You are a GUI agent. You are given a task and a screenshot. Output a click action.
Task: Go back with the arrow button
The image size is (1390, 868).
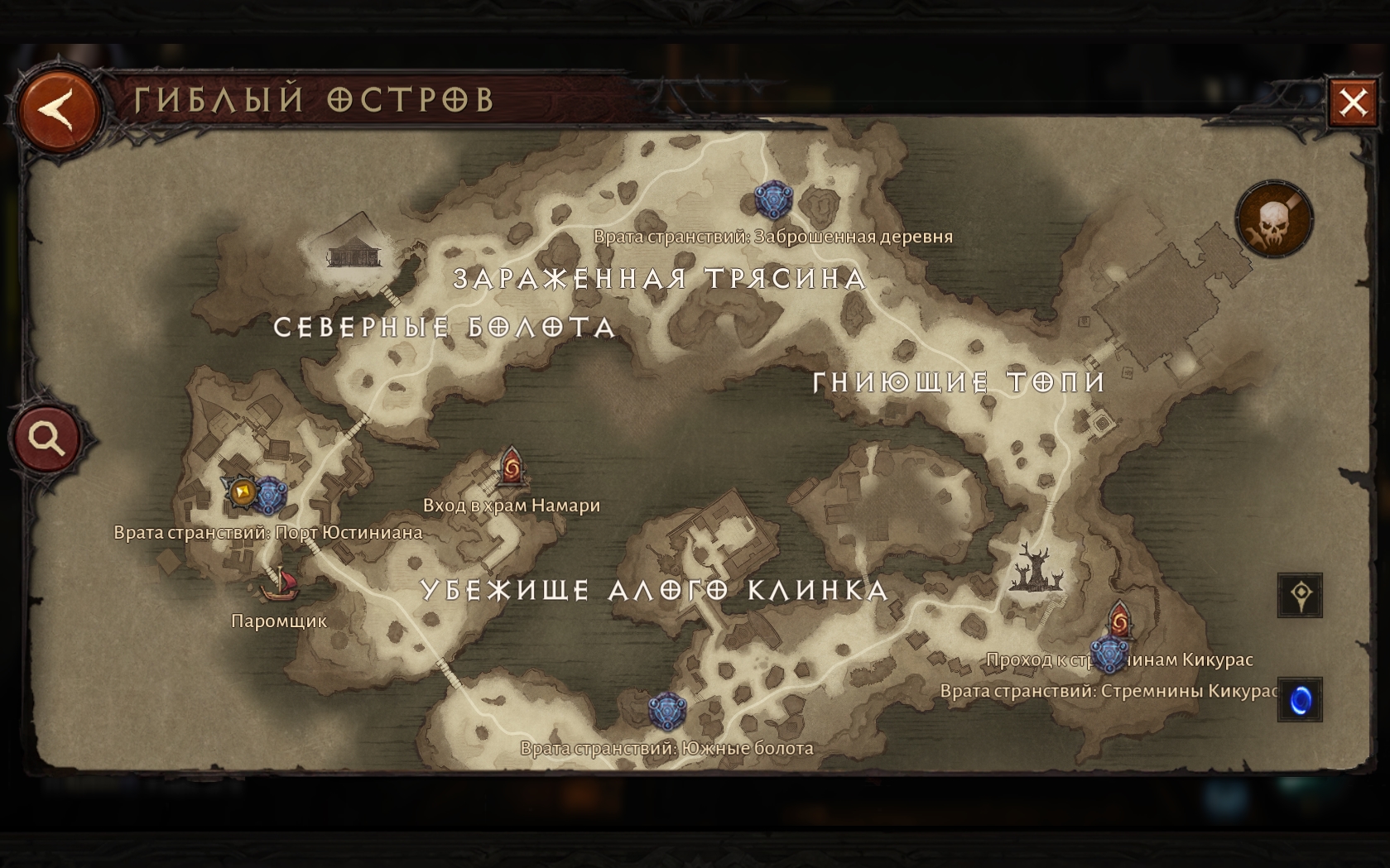[x=58, y=110]
